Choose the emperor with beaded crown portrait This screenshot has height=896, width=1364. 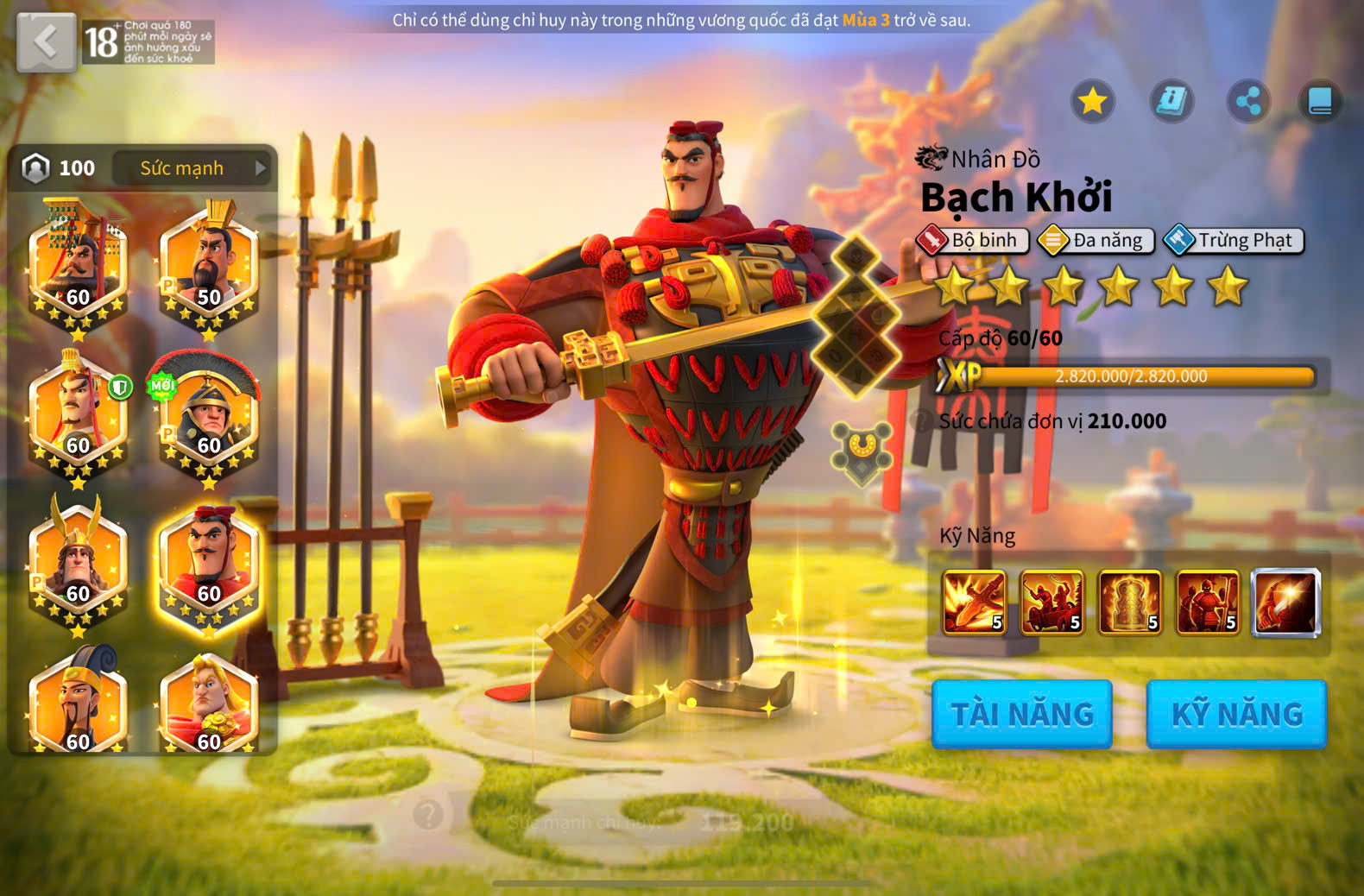[x=78, y=268]
